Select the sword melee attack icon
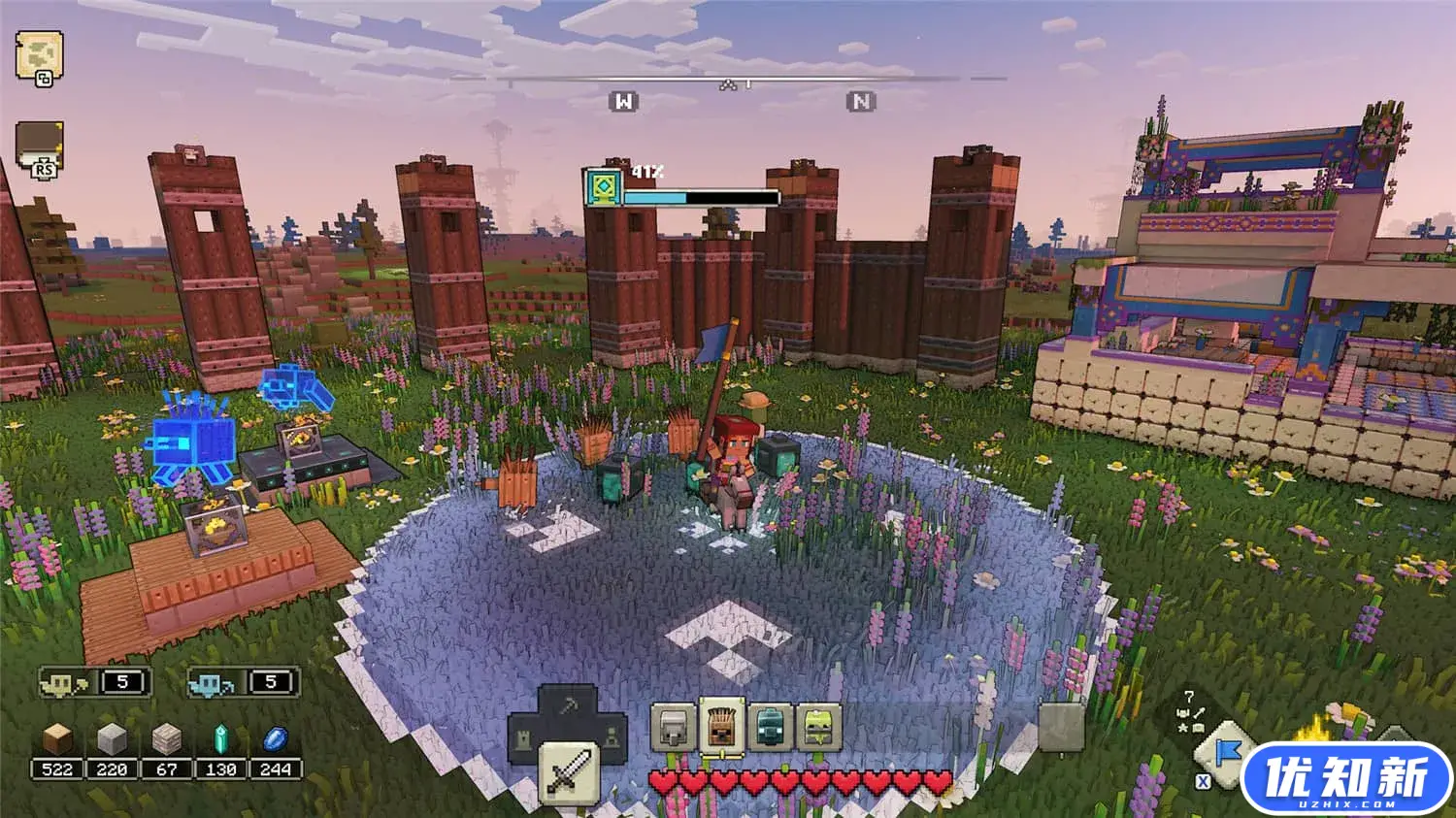 click(569, 769)
